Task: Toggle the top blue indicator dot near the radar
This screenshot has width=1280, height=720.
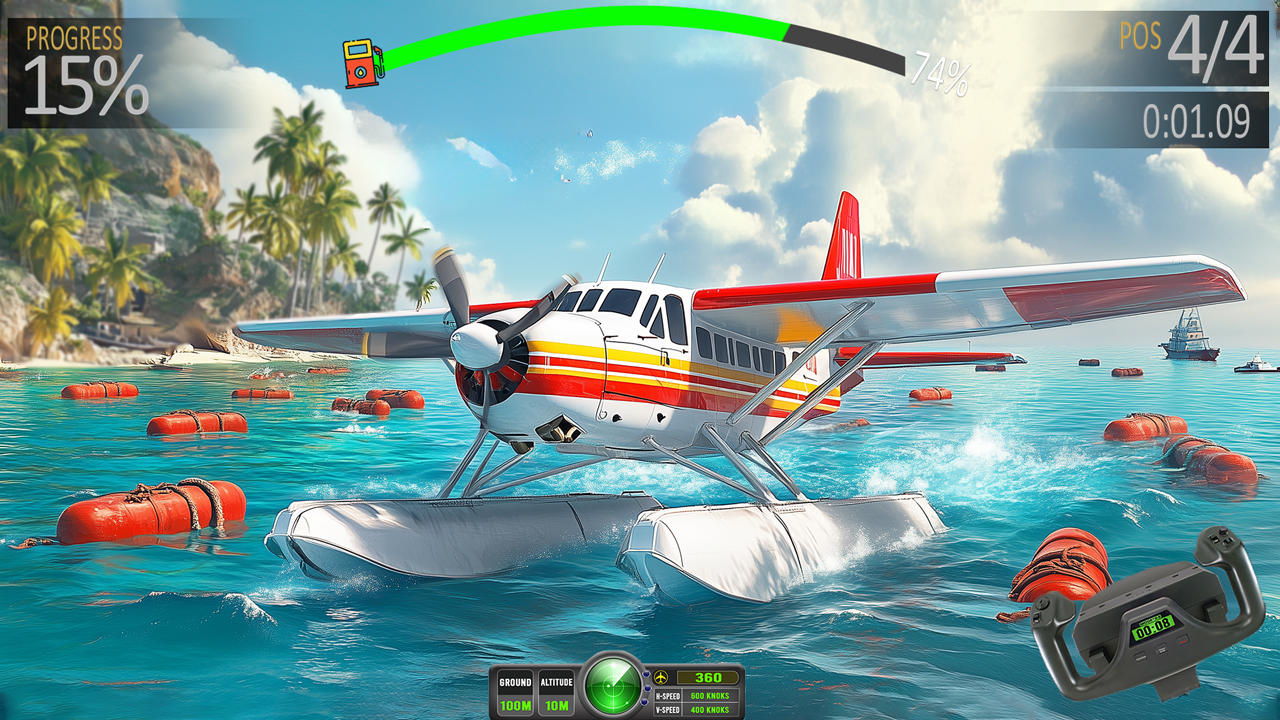Action: click(647, 674)
